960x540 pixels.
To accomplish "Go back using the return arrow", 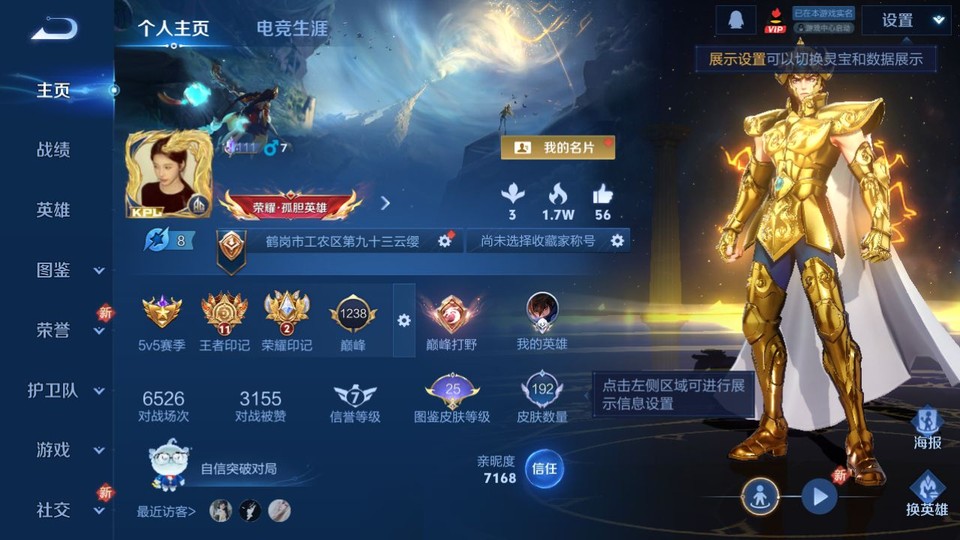I will point(54,28).
